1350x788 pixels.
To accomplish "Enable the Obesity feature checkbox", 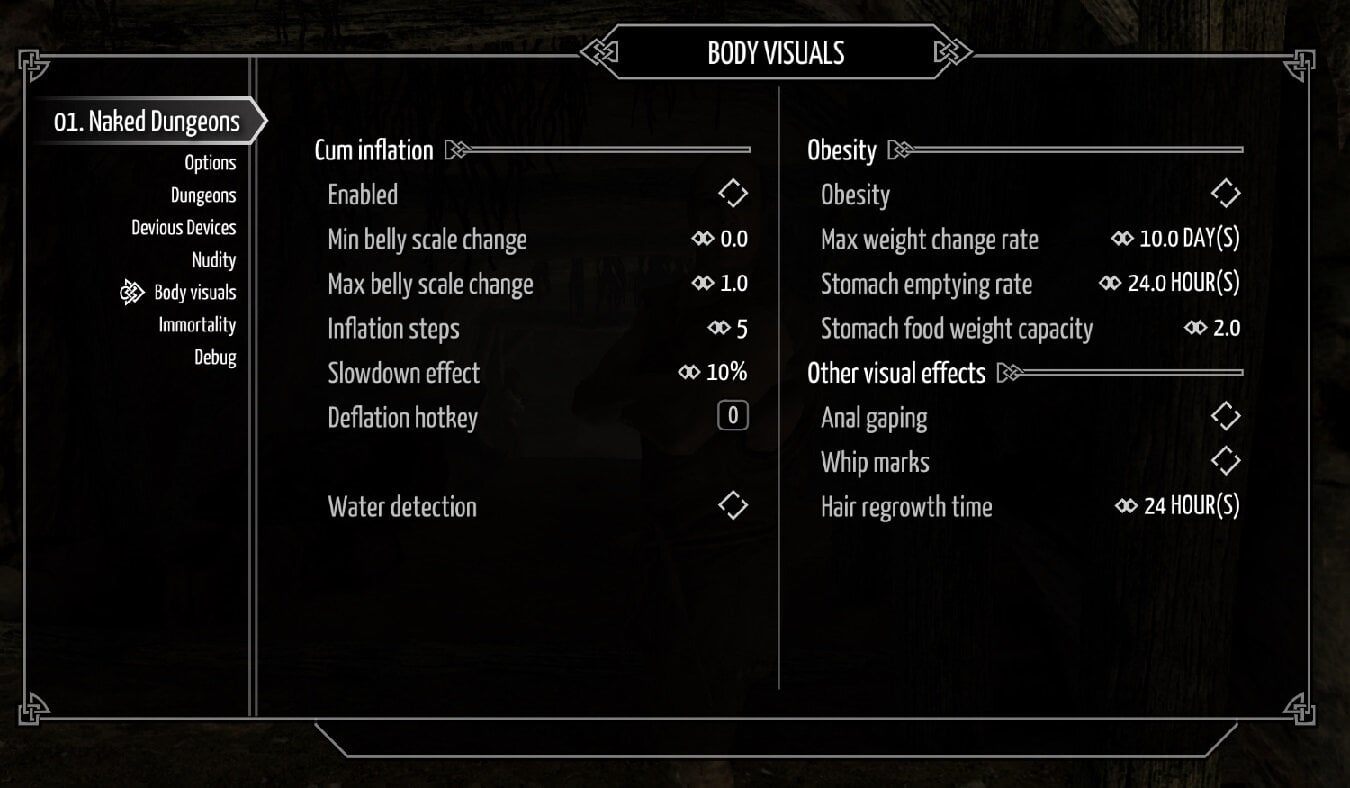I will click(x=1225, y=192).
